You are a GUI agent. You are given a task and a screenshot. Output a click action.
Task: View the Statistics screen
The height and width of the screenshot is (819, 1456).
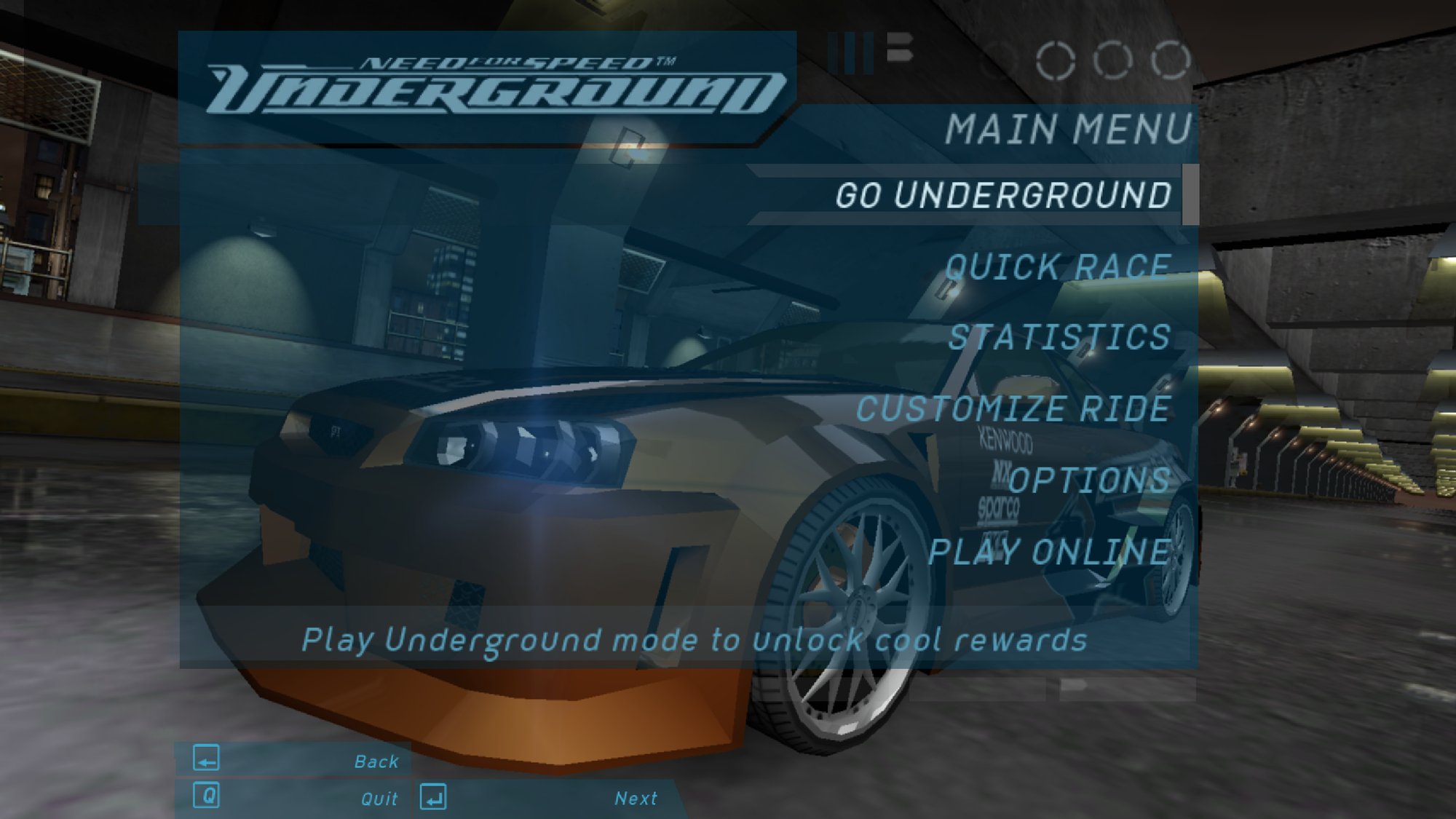click(x=1059, y=338)
